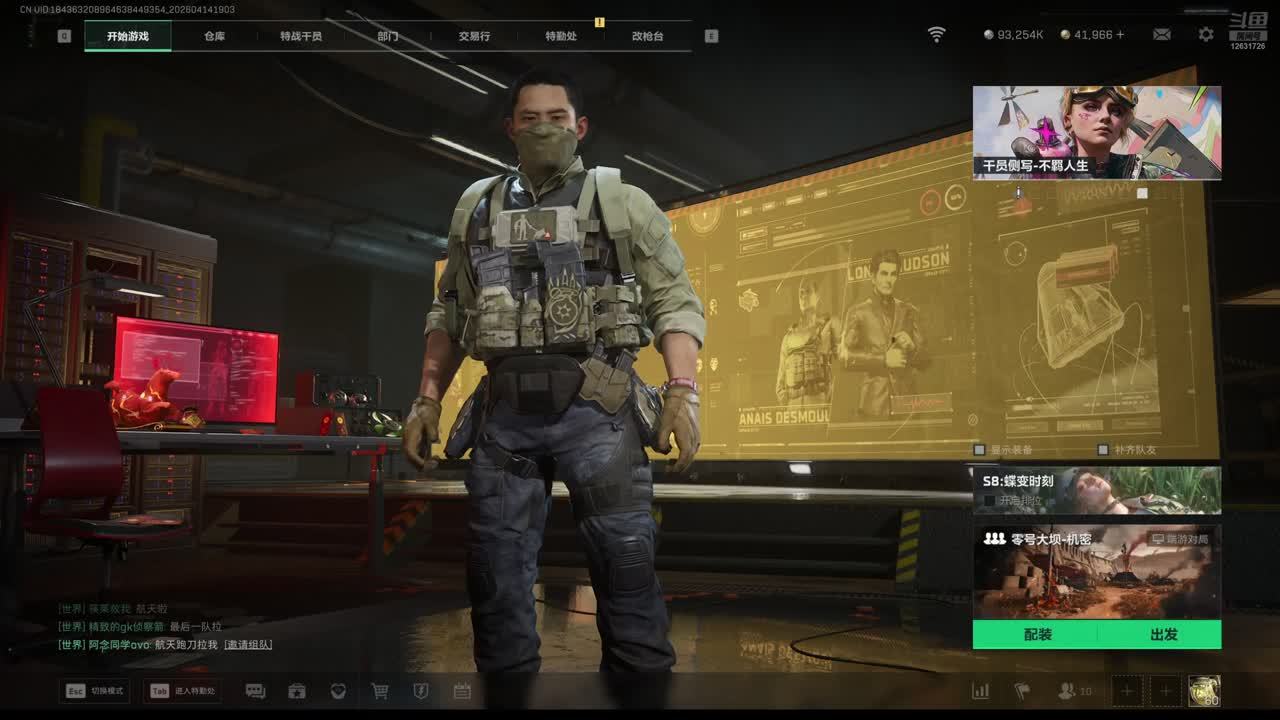Click the 邀请组队 link in chat

point(248,645)
